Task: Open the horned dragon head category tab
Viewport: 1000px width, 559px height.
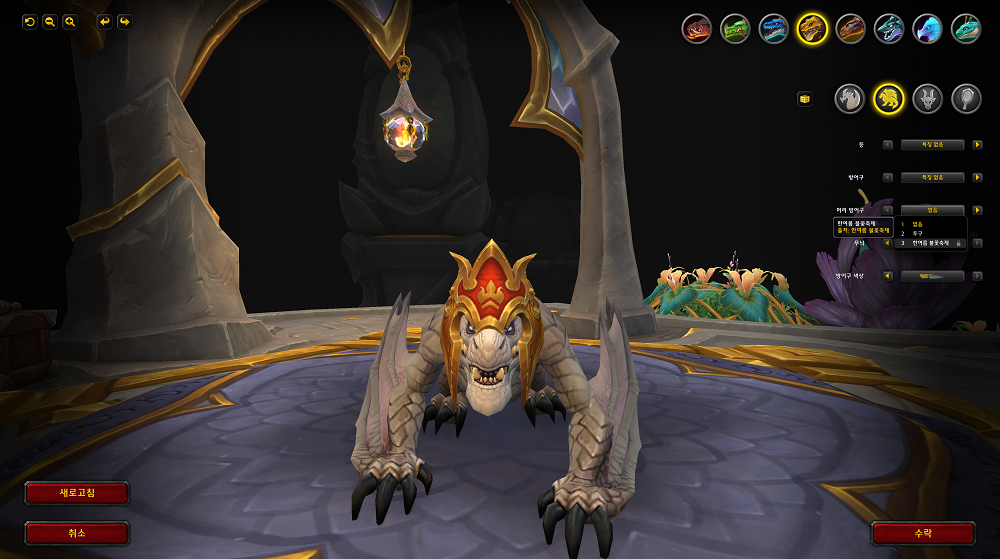Action: coord(927,97)
